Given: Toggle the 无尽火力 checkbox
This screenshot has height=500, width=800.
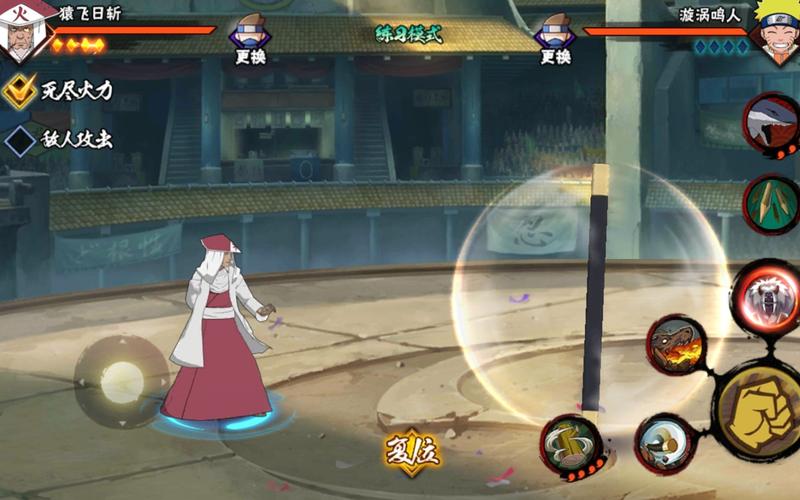Looking at the screenshot, I should 20,91.
